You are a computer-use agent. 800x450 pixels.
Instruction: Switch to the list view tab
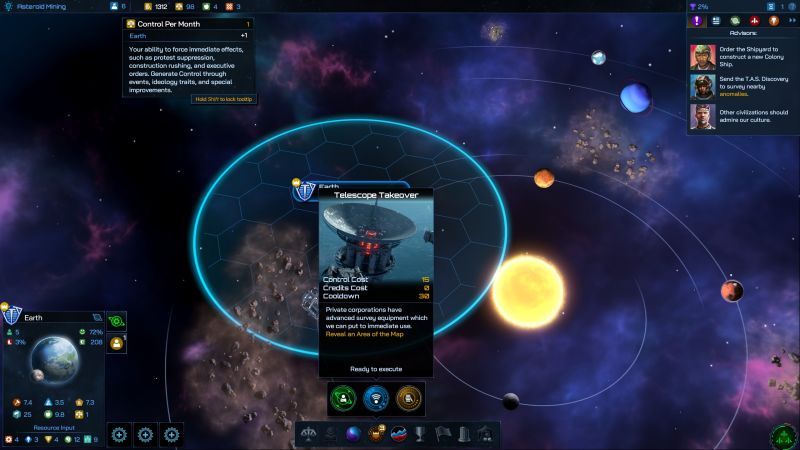point(716,20)
